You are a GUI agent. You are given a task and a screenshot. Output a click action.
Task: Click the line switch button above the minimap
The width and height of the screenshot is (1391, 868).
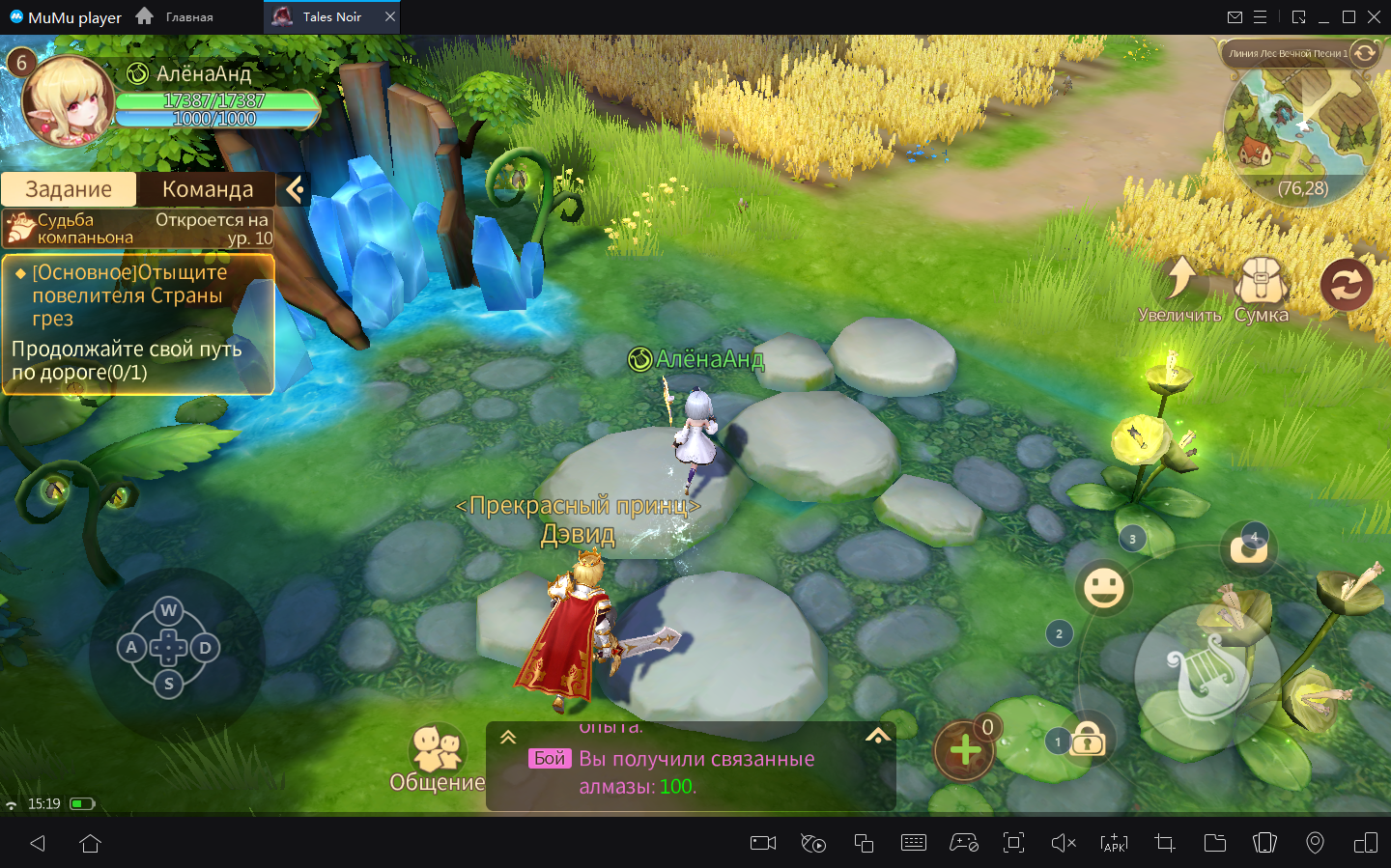tap(1364, 53)
